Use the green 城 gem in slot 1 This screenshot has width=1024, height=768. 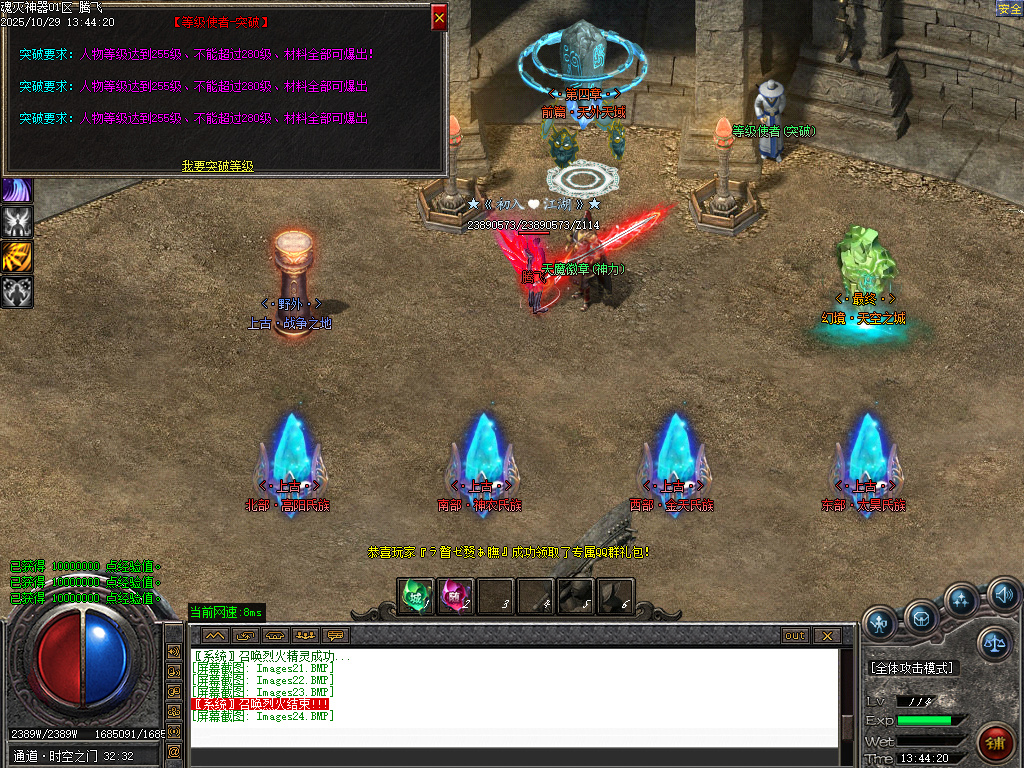pos(416,597)
